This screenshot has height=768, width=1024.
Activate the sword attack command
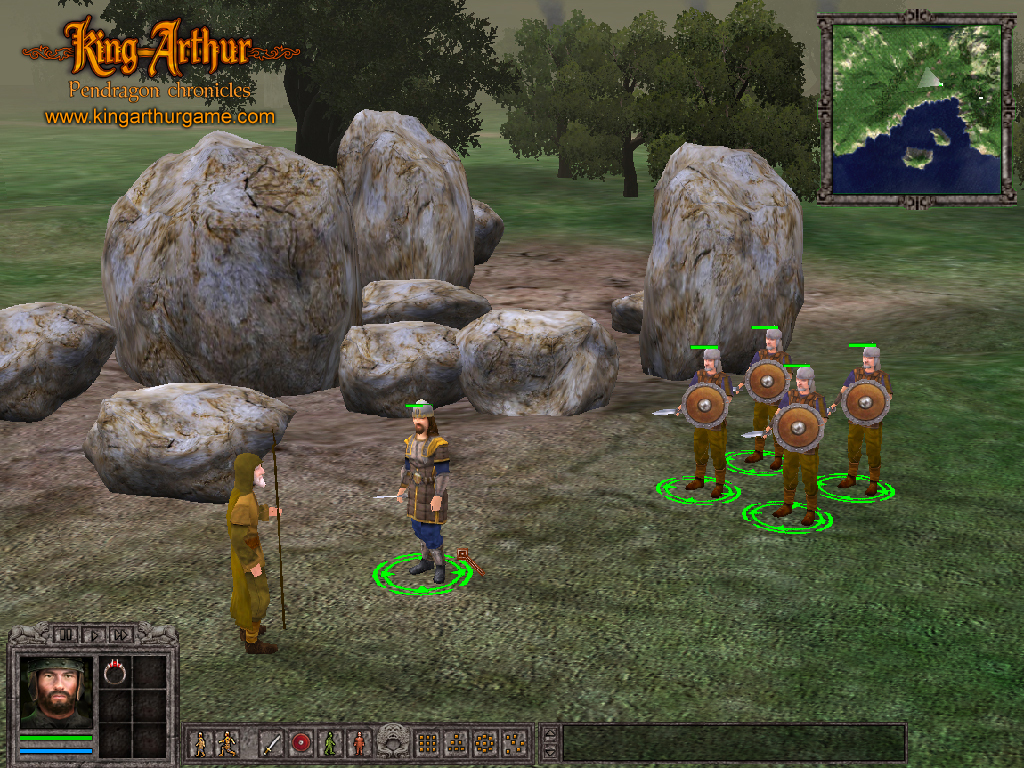(271, 744)
